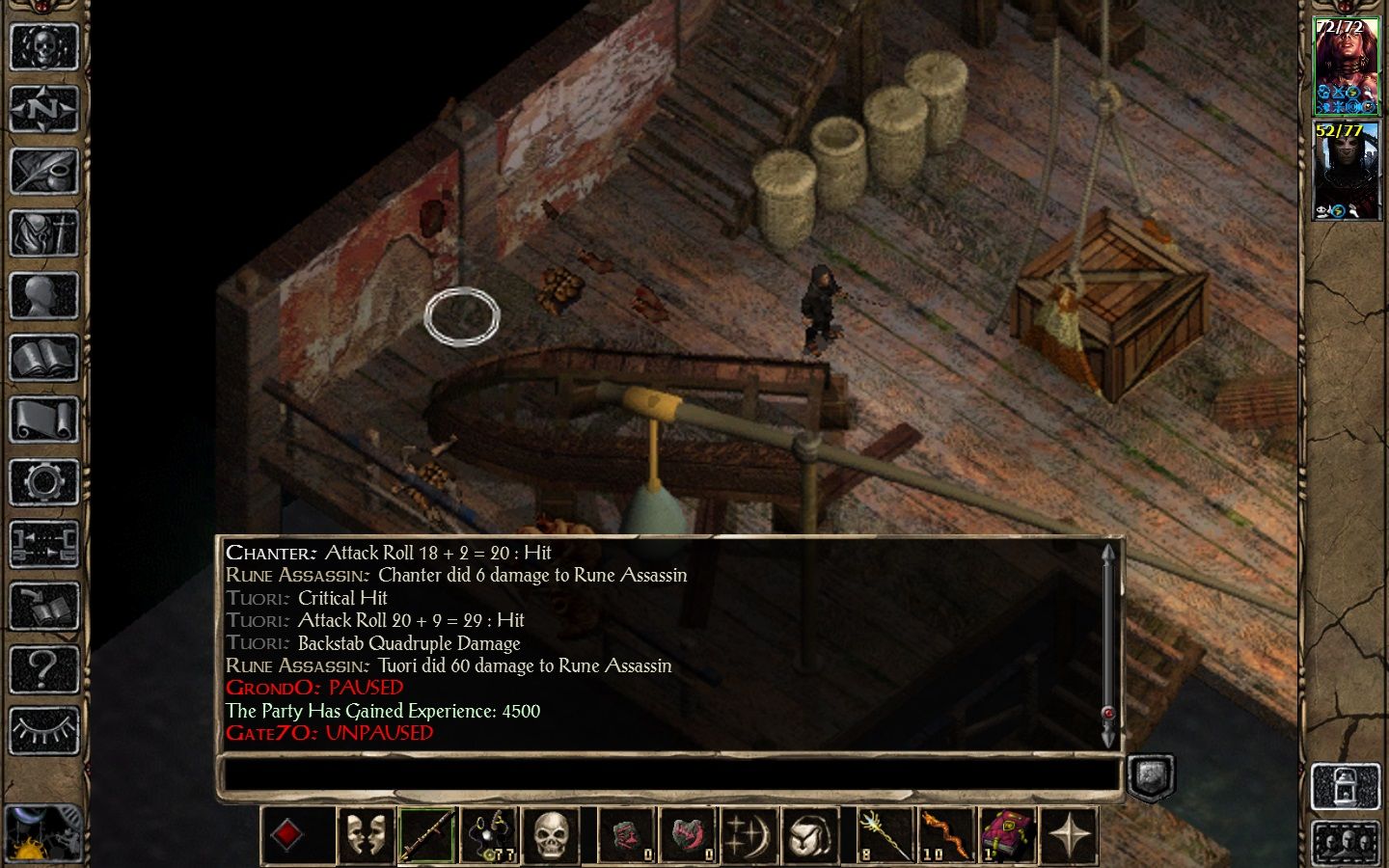1389x868 pixels.
Task: Click the skull action button
Action: [x=550, y=835]
